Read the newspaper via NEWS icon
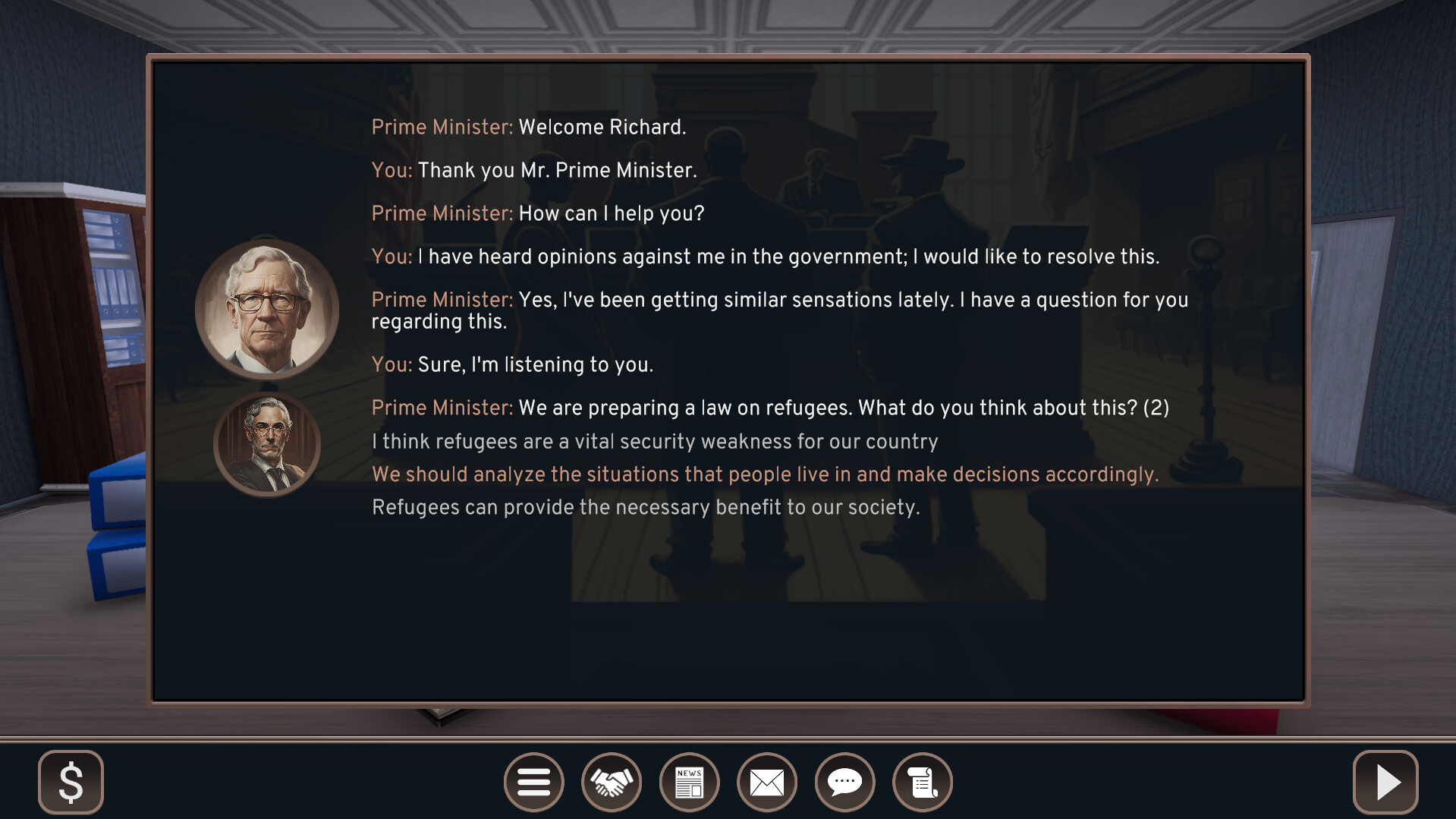The image size is (1456, 819). pyautogui.click(x=690, y=782)
